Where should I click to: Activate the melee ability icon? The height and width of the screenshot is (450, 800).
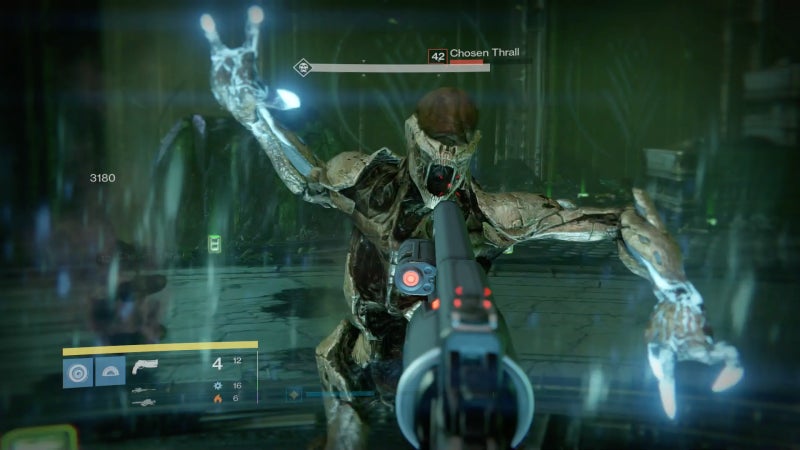click(x=110, y=372)
